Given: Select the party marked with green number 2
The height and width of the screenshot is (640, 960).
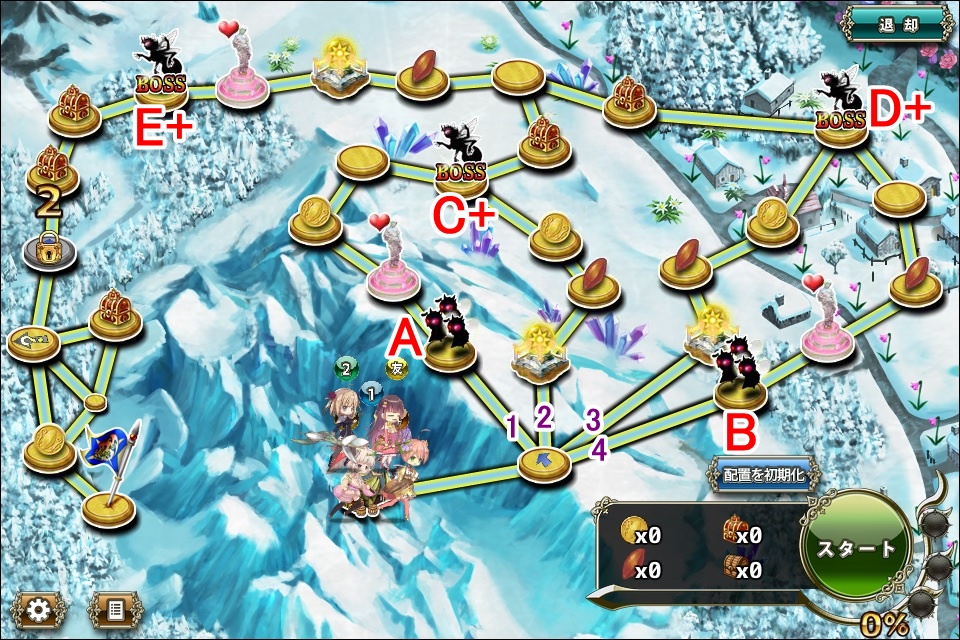Looking at the screenshot, I should [x=345, y=369].
